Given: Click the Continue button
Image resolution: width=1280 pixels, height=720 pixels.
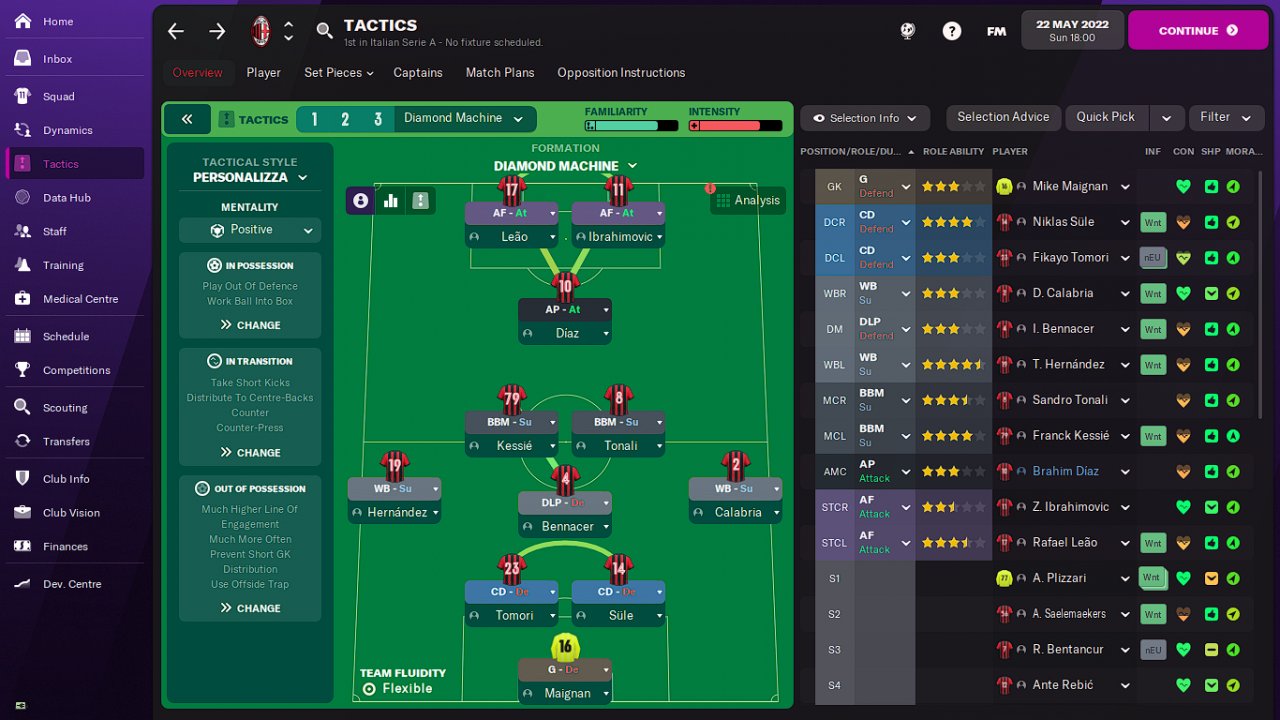Looking at the screenshot, I should tap(1196, 31).
